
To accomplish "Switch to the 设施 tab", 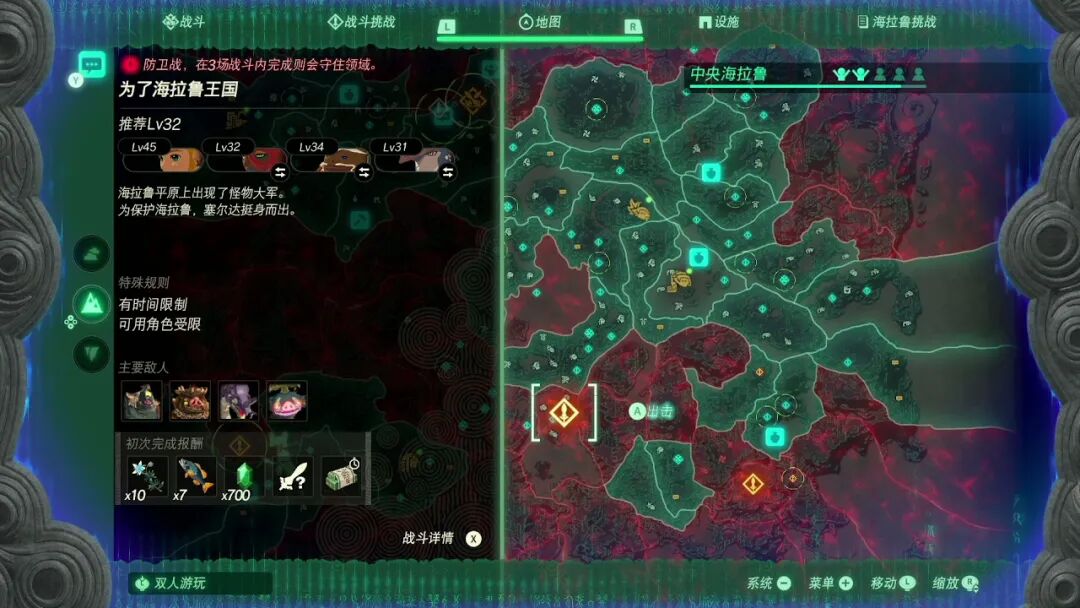I will (719, 21).
